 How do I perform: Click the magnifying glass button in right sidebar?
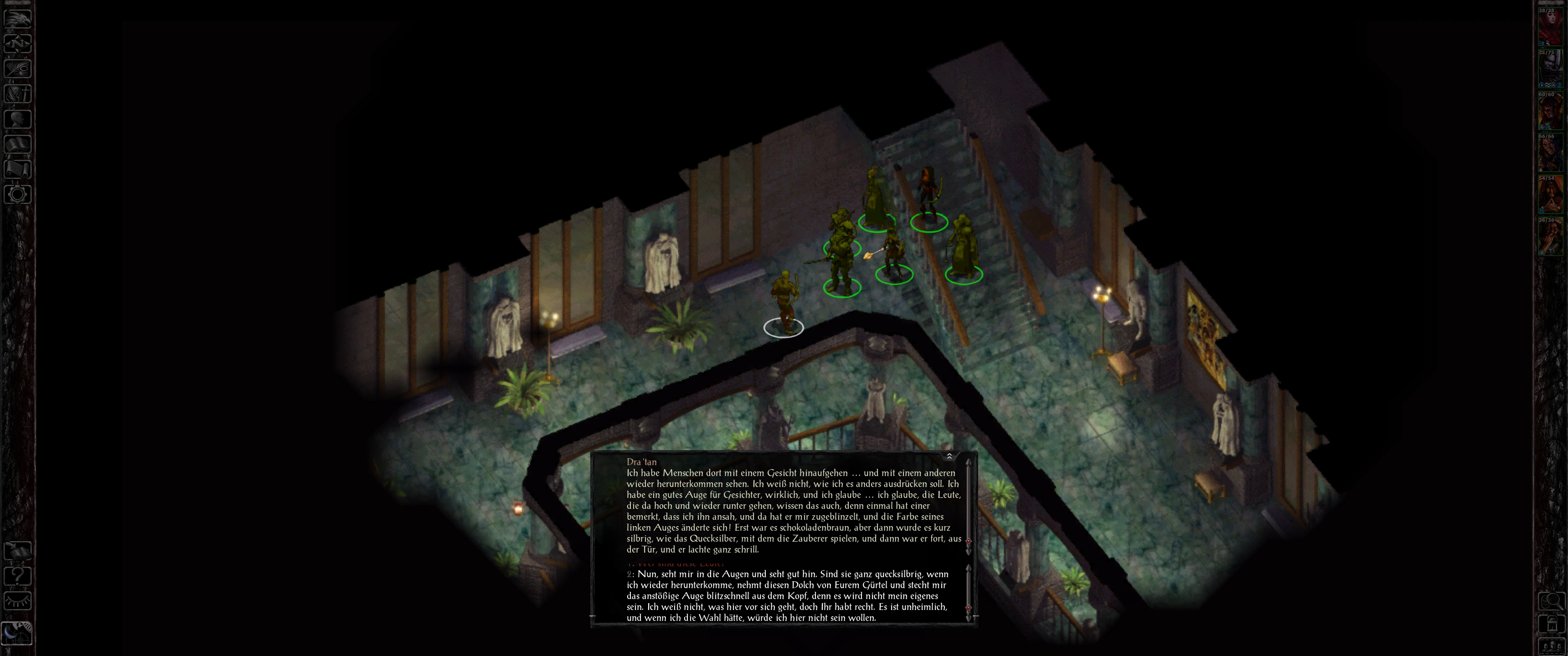tap(1551, 601)
